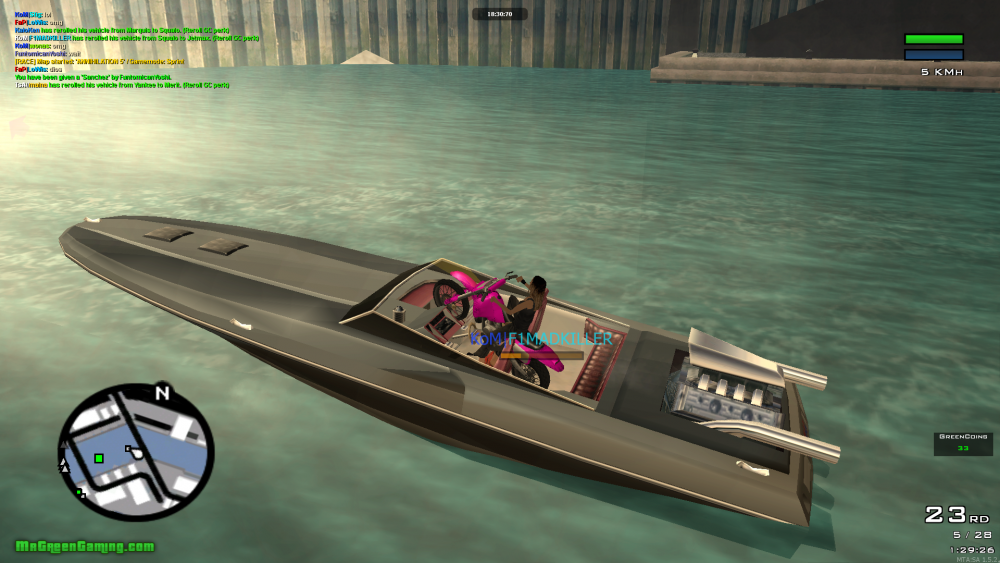Select the green square marker on the minimap
The image size is (1000, 563).
(99, 458)
